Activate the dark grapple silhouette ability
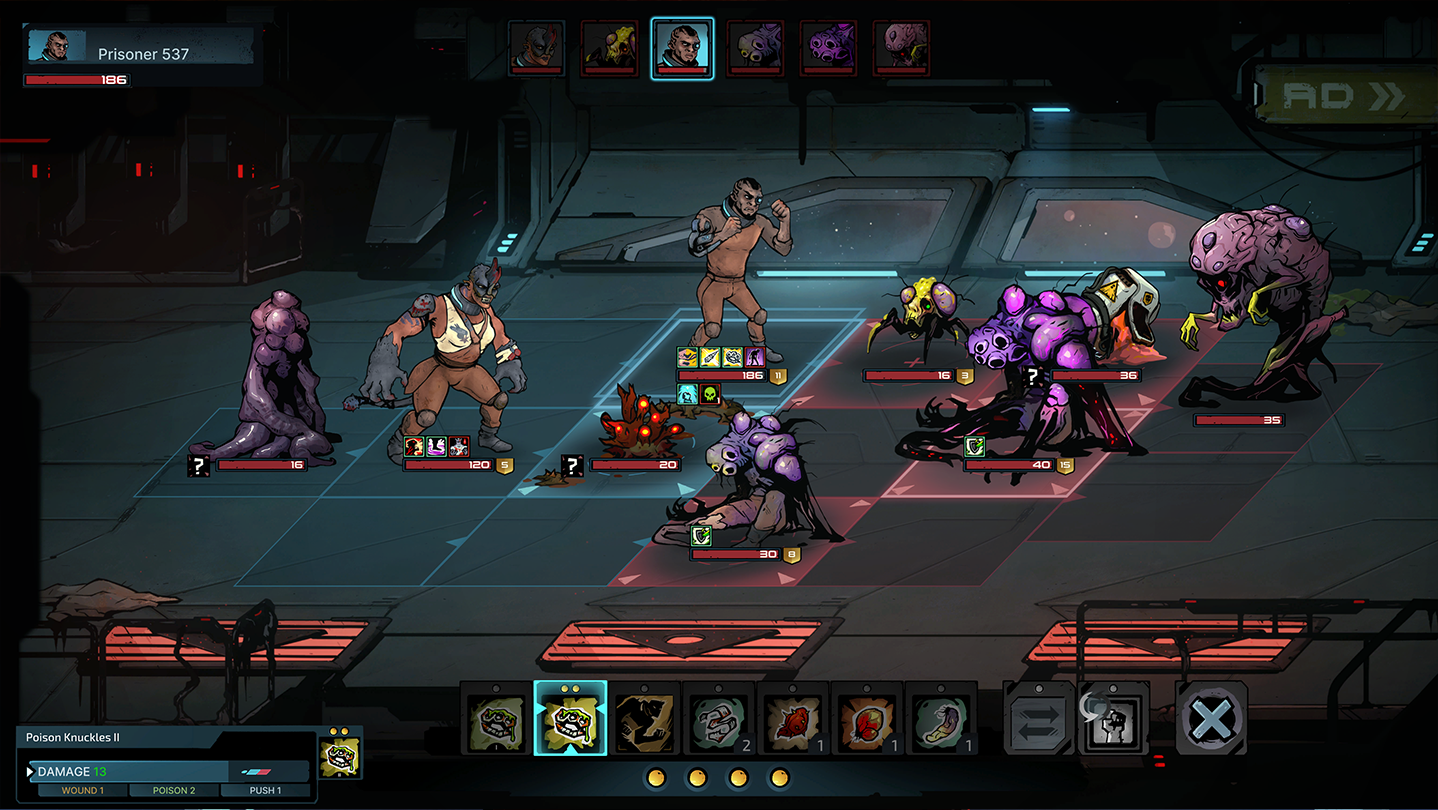This screenshot has width=1438, height=810. 644,719
